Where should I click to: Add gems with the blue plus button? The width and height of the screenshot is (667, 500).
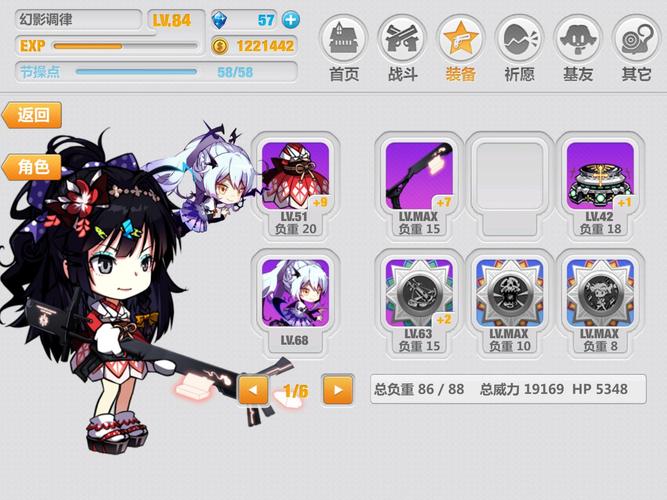click(291, 19)
